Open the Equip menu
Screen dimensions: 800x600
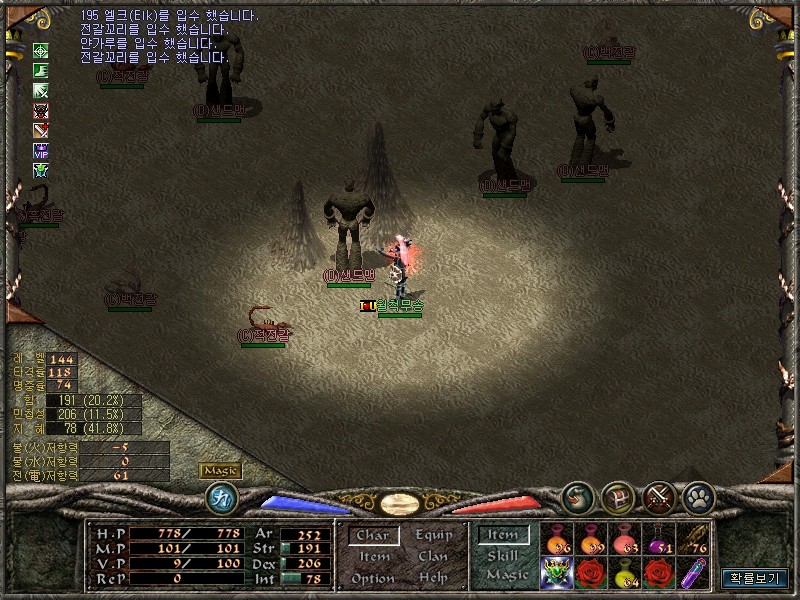(x=433, y=535)
